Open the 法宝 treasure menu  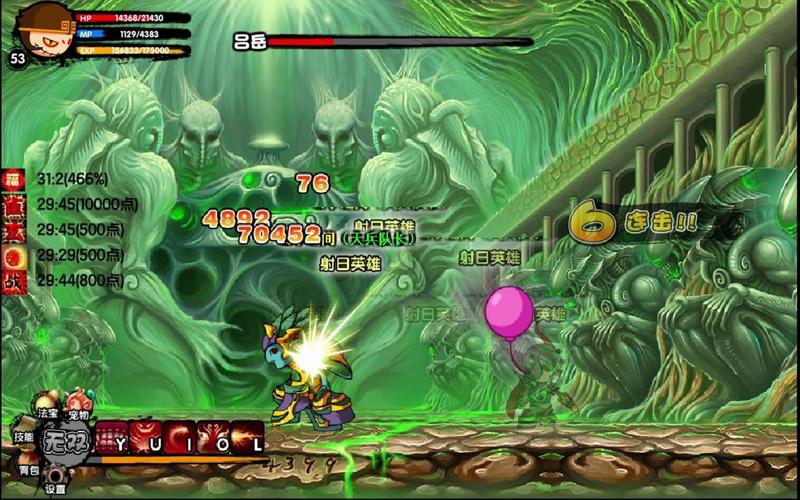(48, 411)
